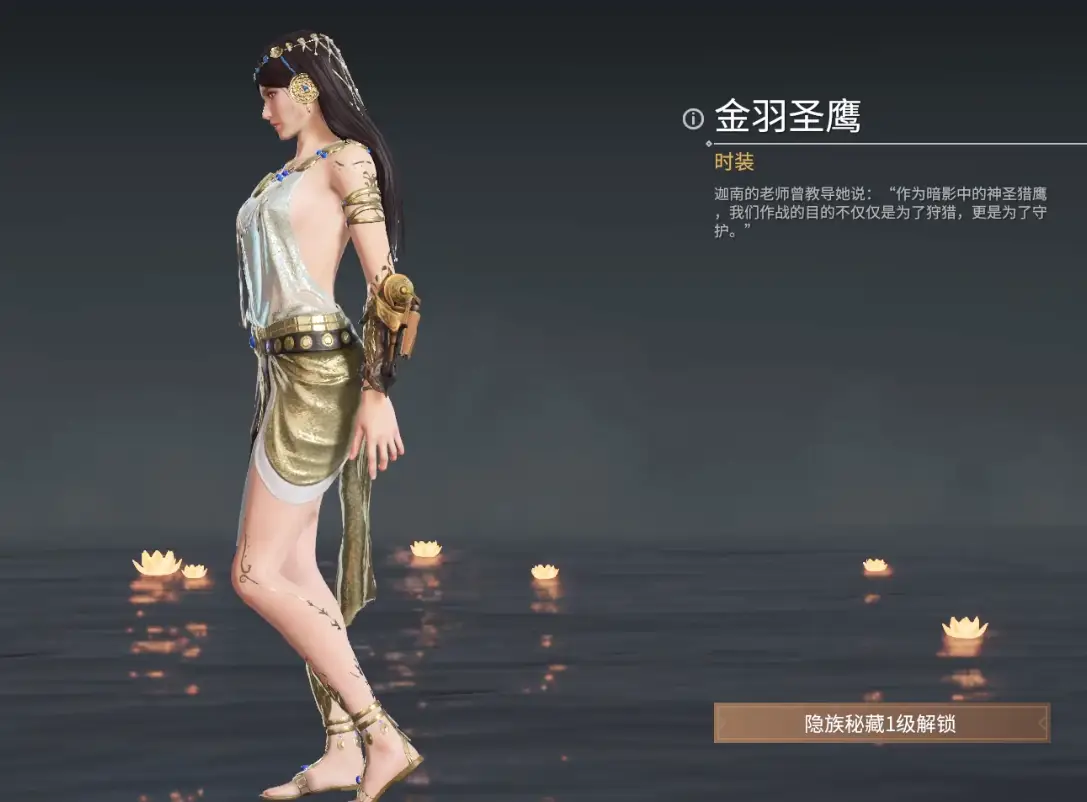1087x802 pixels.
Task: Select the 隐族秘藏1级解锁 button
Action: 881,723
